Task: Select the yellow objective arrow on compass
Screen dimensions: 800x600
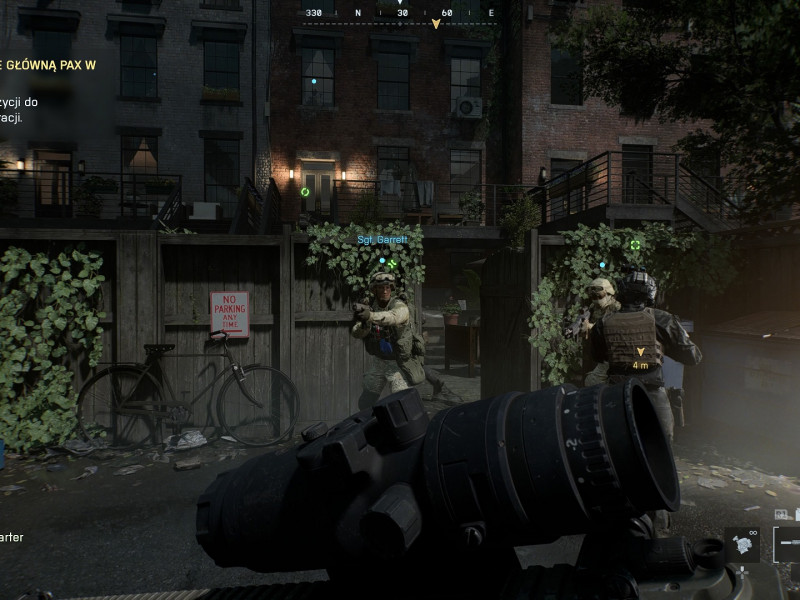Action: [x=435, y=23]
